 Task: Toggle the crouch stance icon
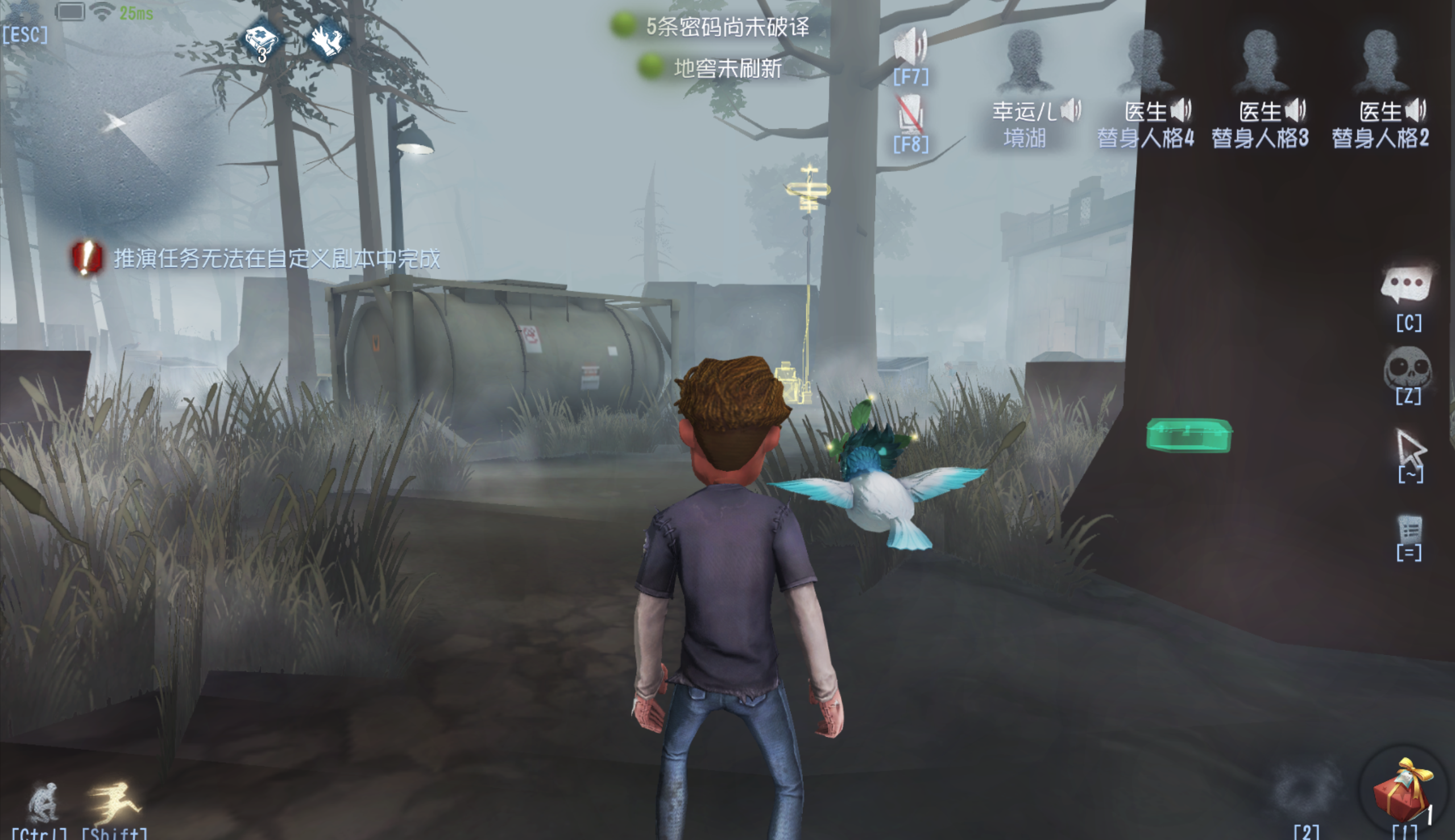pyautogui.click(x=43, y=801)
